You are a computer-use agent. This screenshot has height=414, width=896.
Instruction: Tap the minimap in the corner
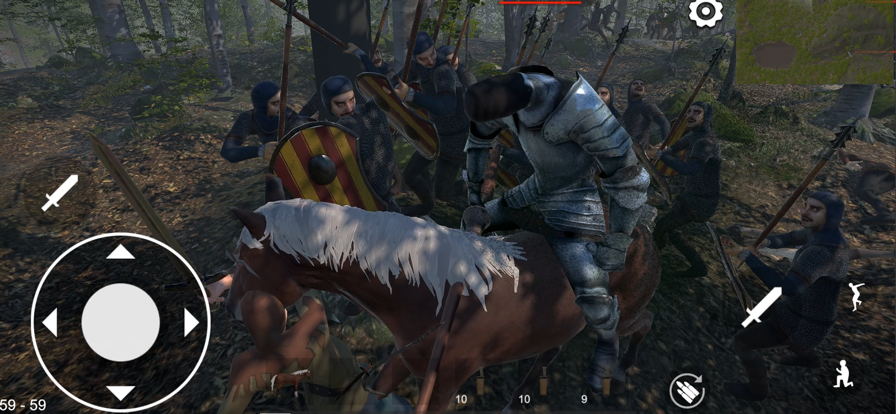click(x=815, y=42)
